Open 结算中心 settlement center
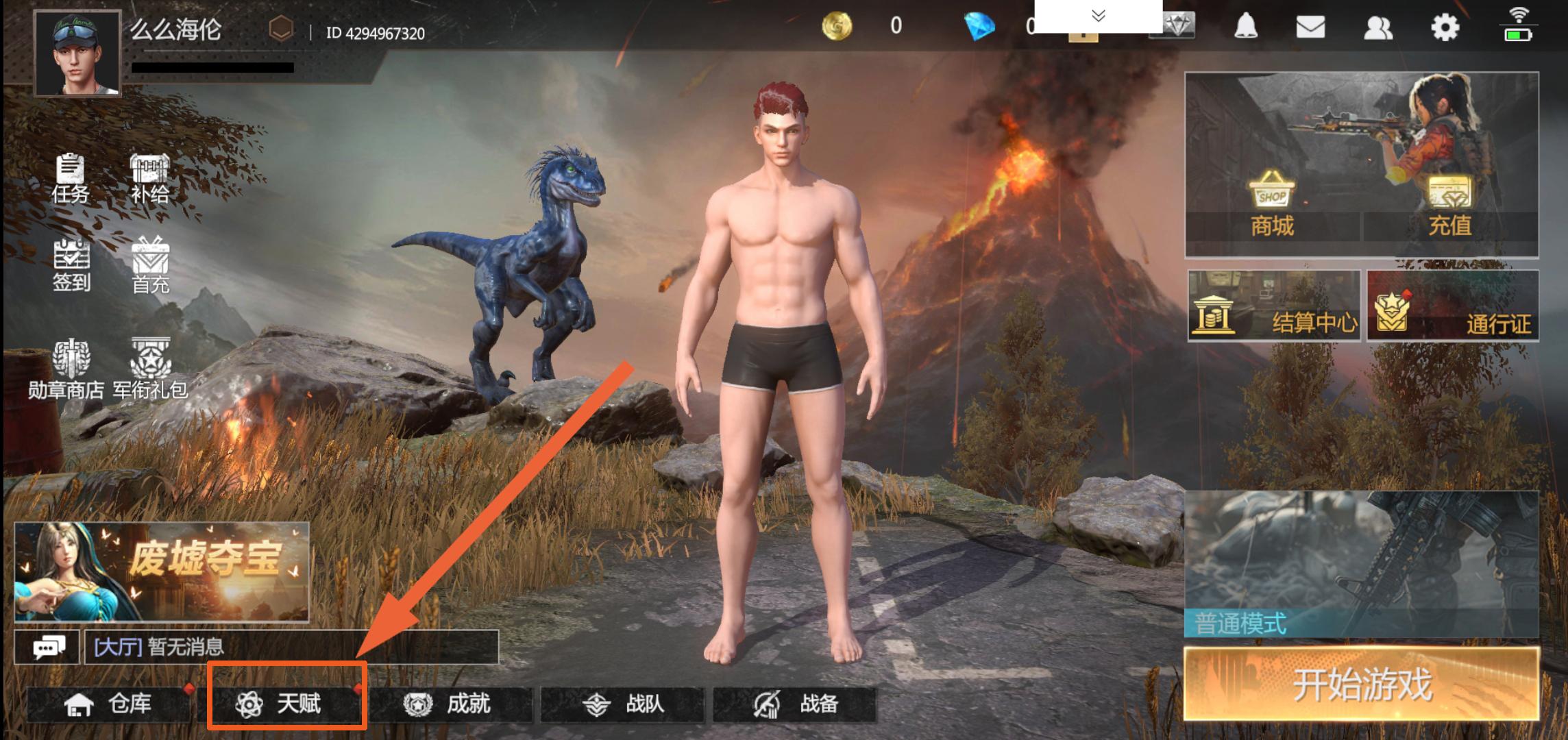Screen dimensions: 1568x740 [1273, 306]
